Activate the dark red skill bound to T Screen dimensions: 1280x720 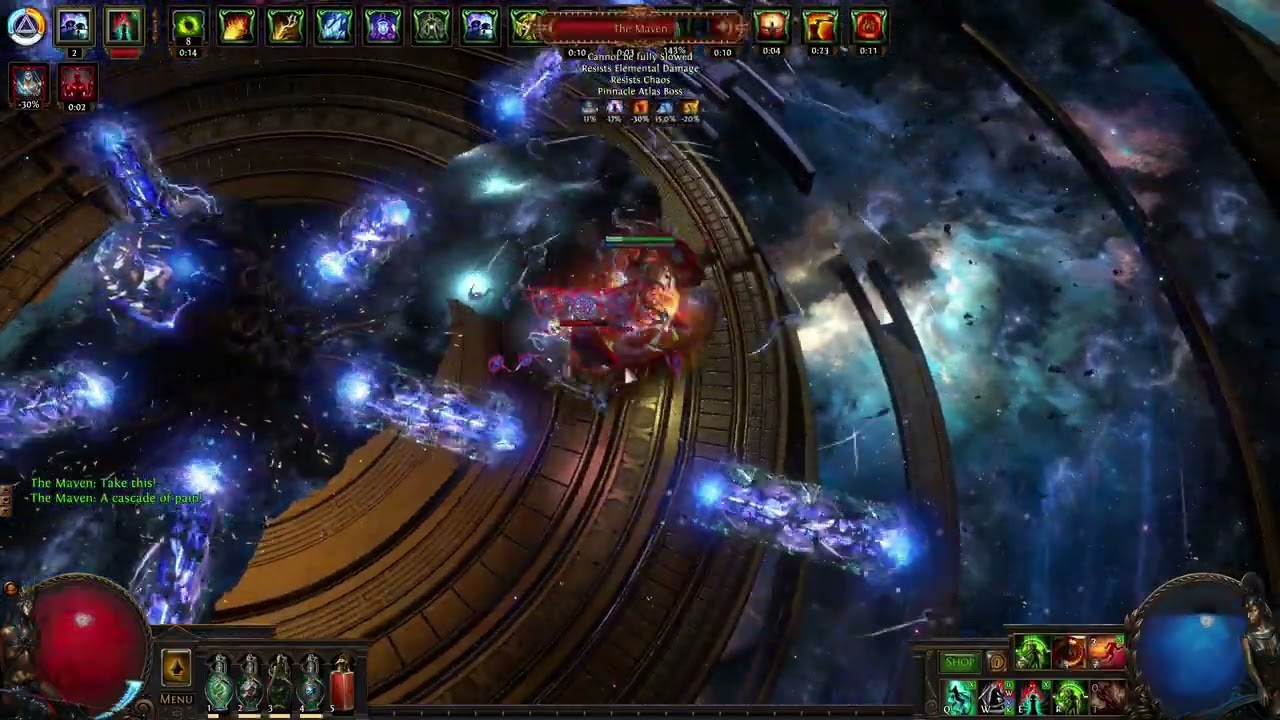[x=1108, y=696]
